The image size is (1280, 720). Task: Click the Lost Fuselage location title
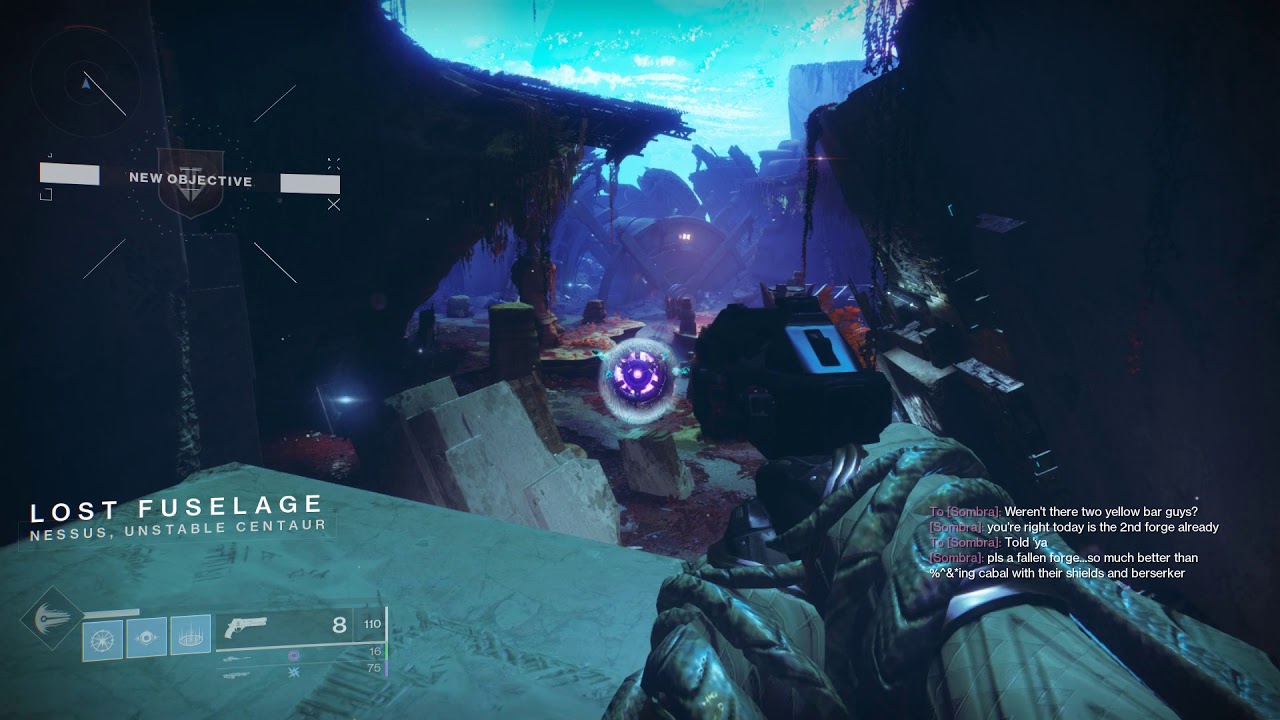[177, 509]
